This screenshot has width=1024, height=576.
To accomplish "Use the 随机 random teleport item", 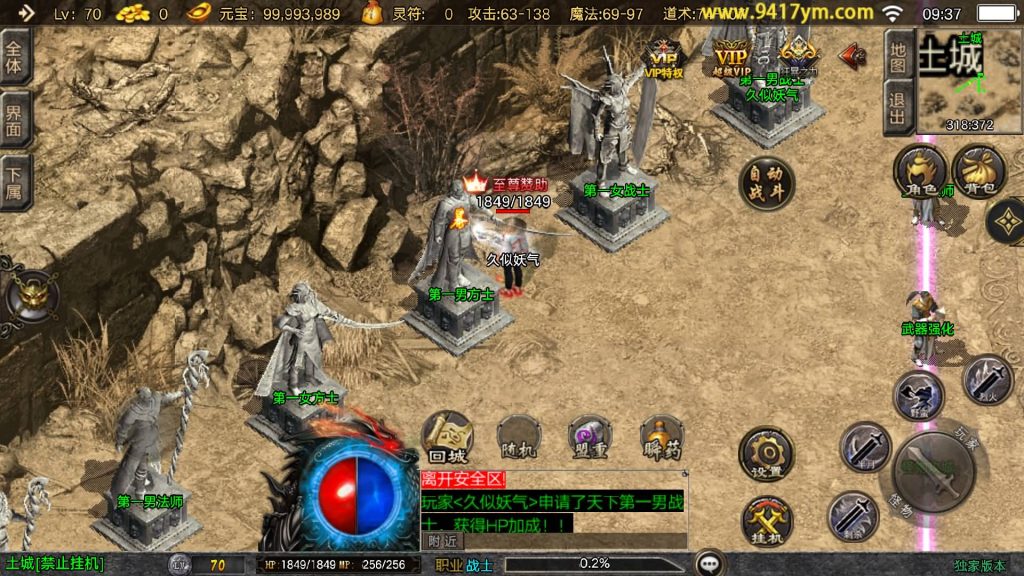I will pos(518,438).
